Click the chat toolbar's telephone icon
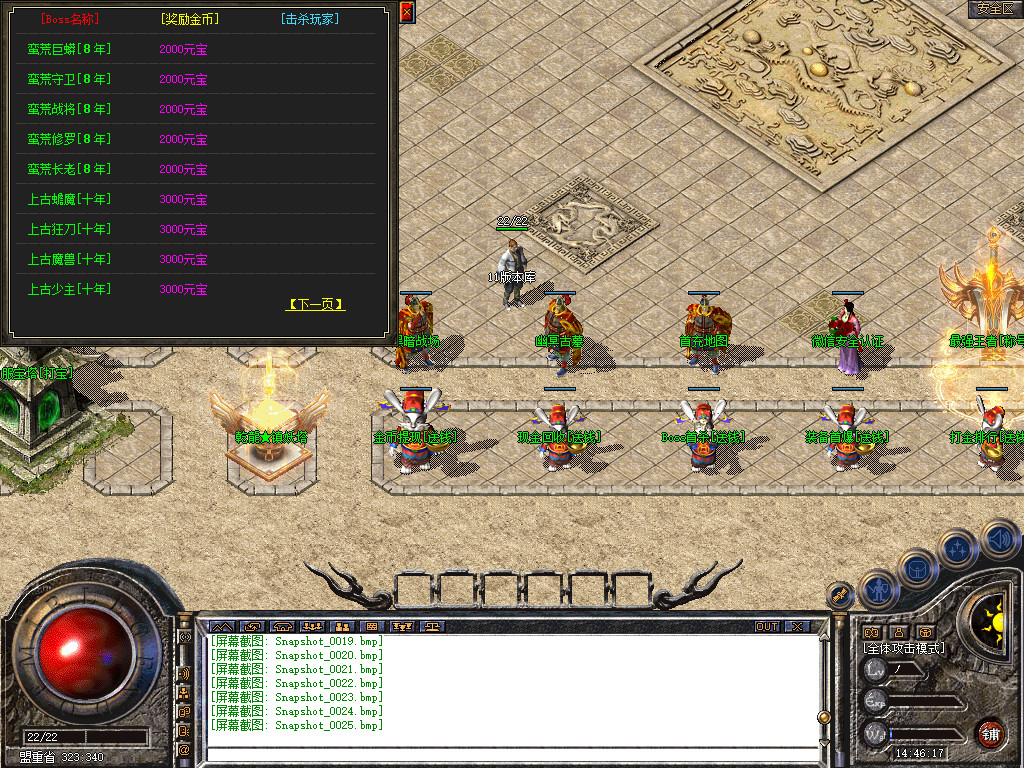 click(281, 627)
